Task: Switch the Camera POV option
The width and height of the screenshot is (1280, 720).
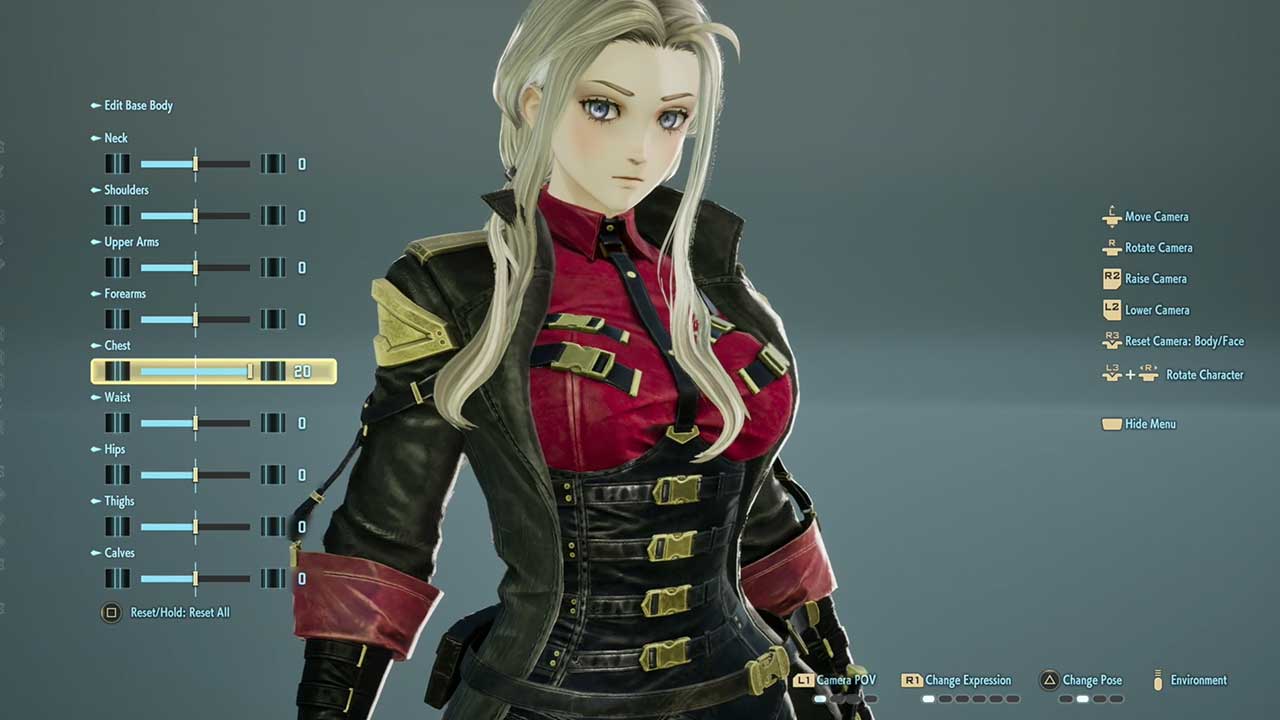Action: click(845, 680)
